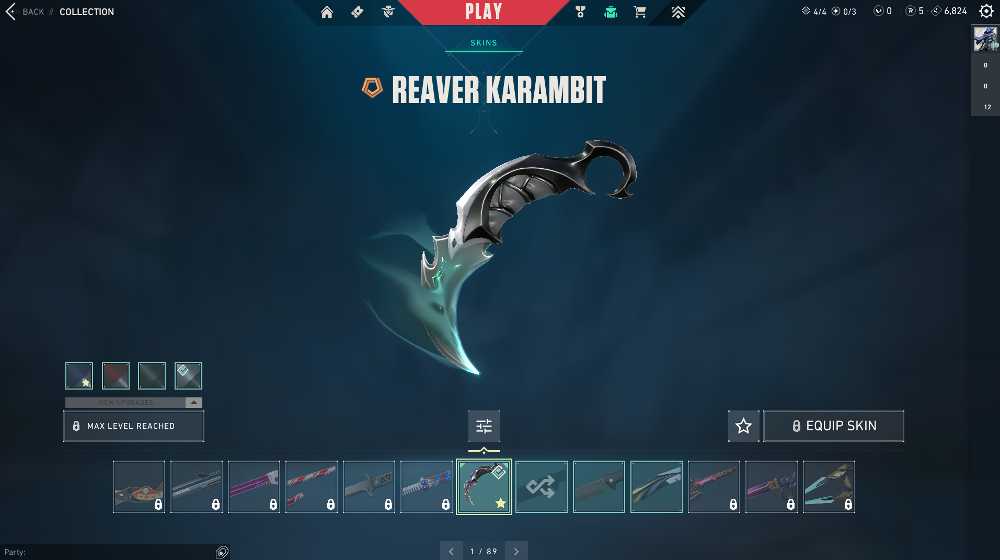Viewport: 1000px width, 560px height.
Task: Select the blue variant swatch with star
Action: [79, 375]
